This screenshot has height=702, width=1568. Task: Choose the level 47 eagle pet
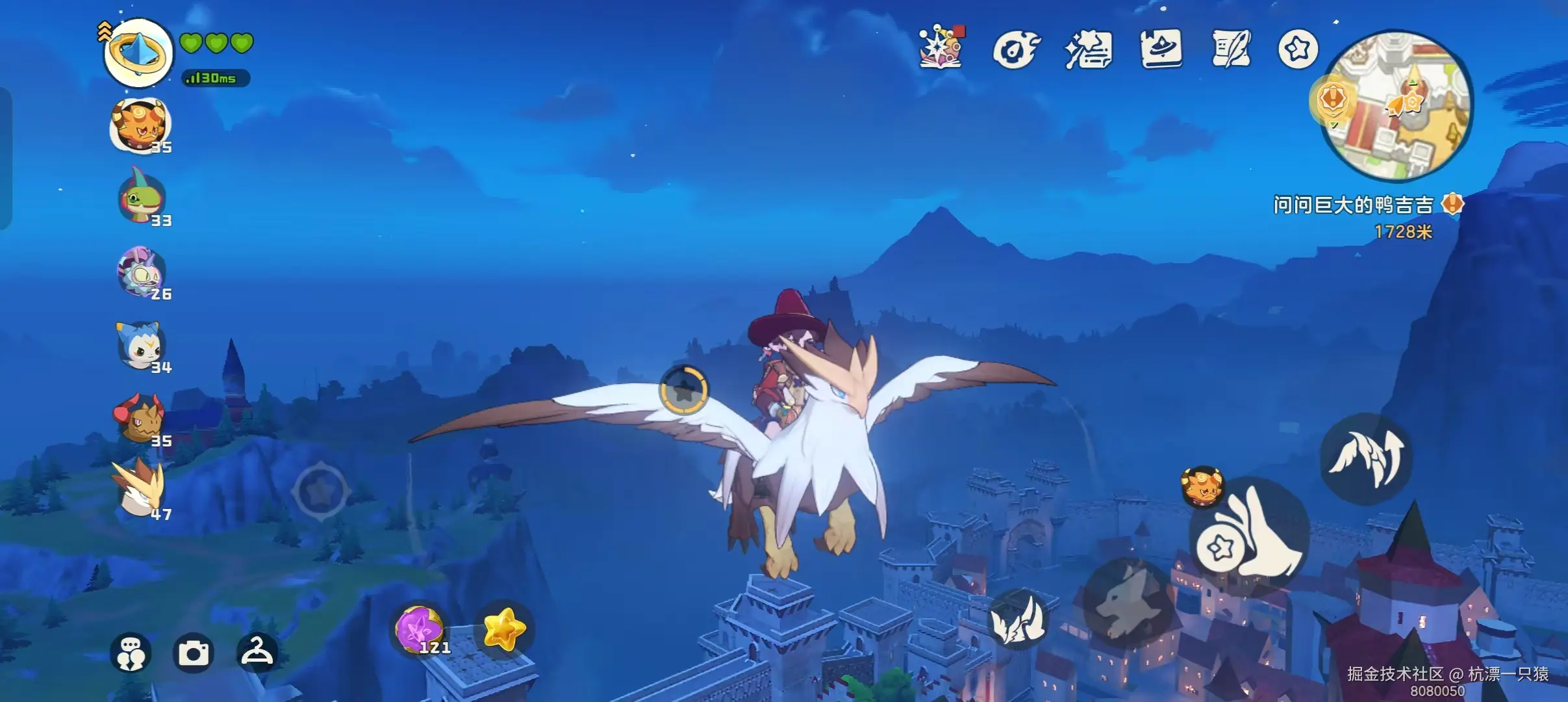point(139,489)
